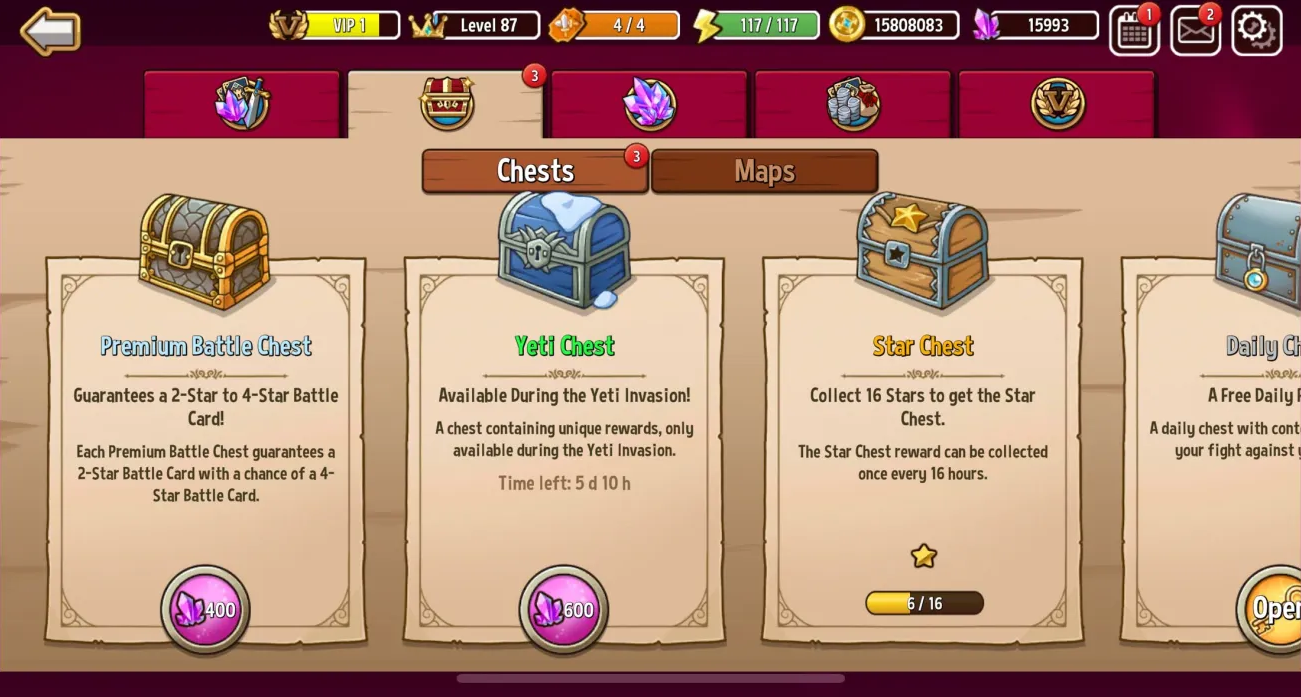Select the Chests sub-tab
1301x697 pixels.
(535, 171)
